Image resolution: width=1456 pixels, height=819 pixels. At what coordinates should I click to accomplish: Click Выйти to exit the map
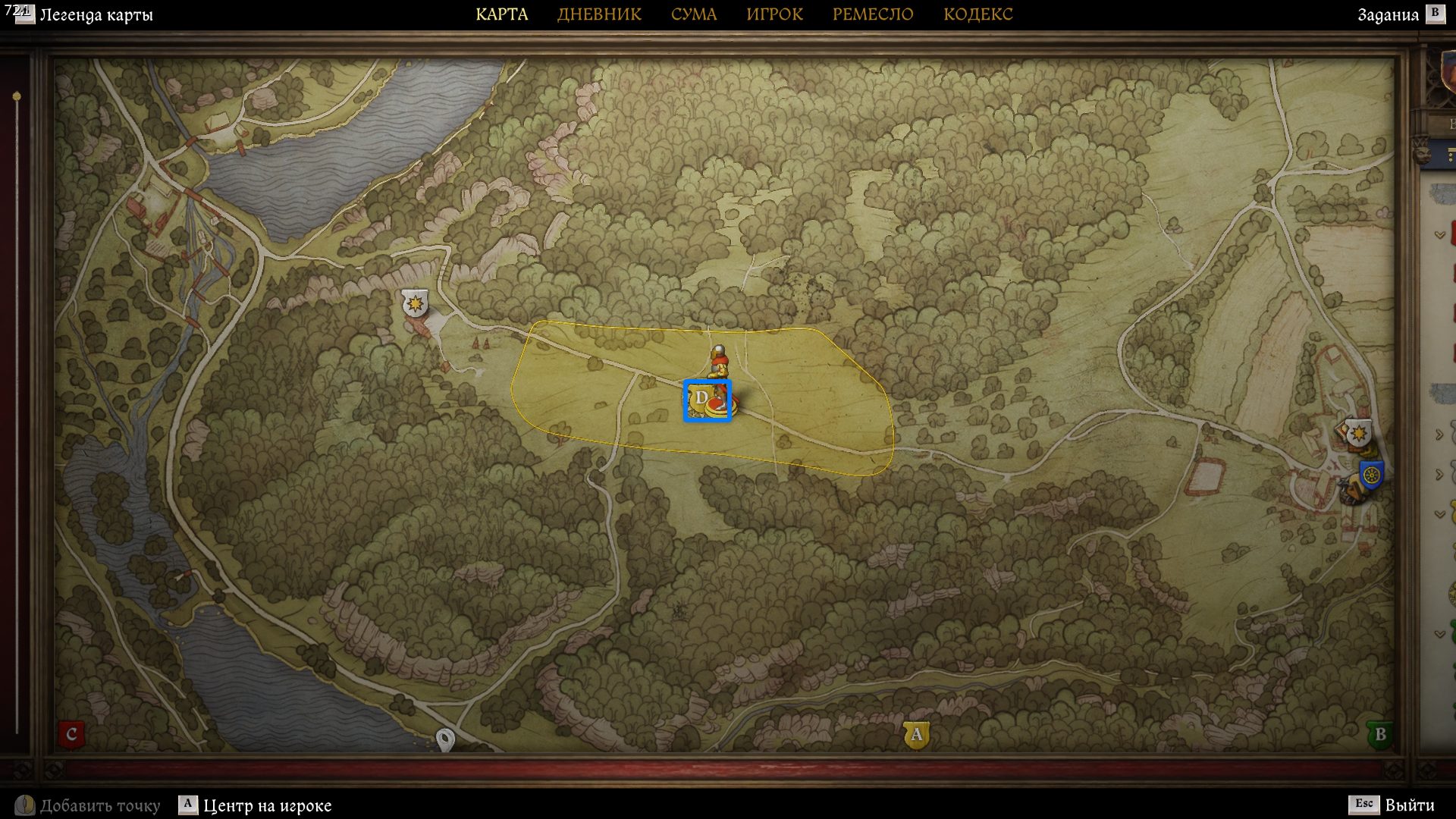click(x=1409, y=805)
